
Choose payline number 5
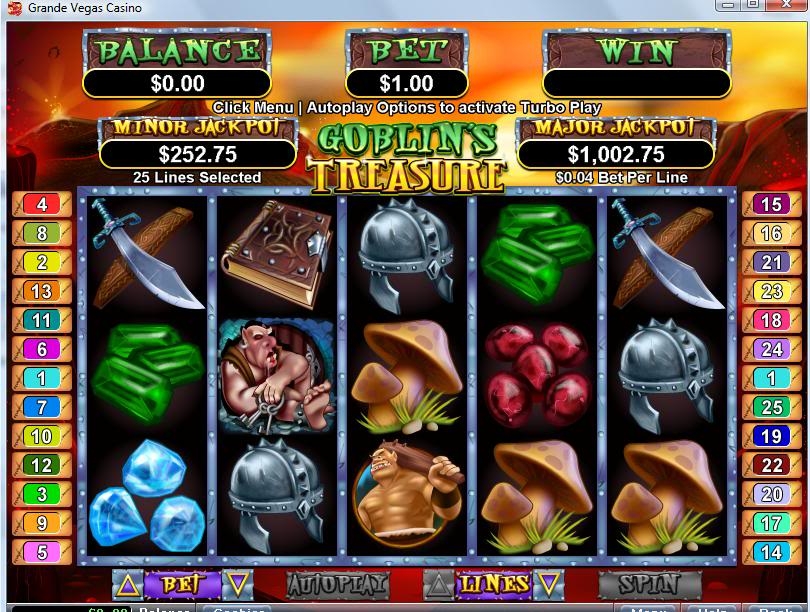[42, 552]
